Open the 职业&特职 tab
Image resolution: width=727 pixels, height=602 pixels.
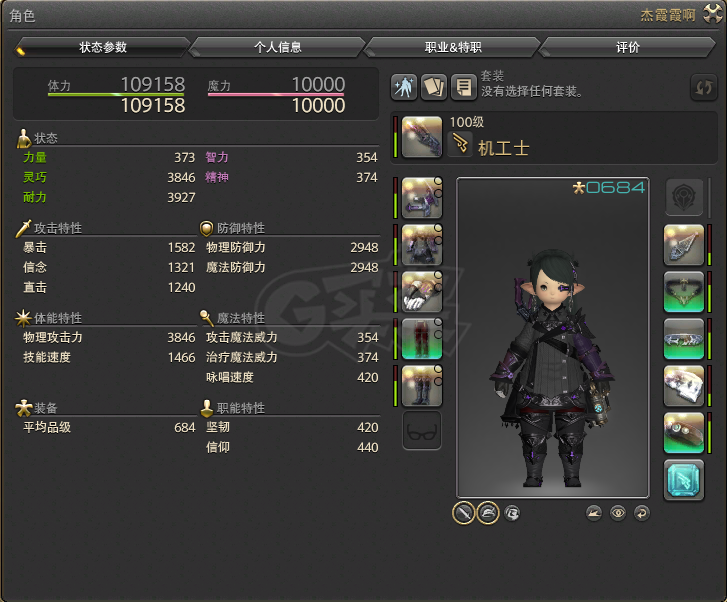point(452,47)
